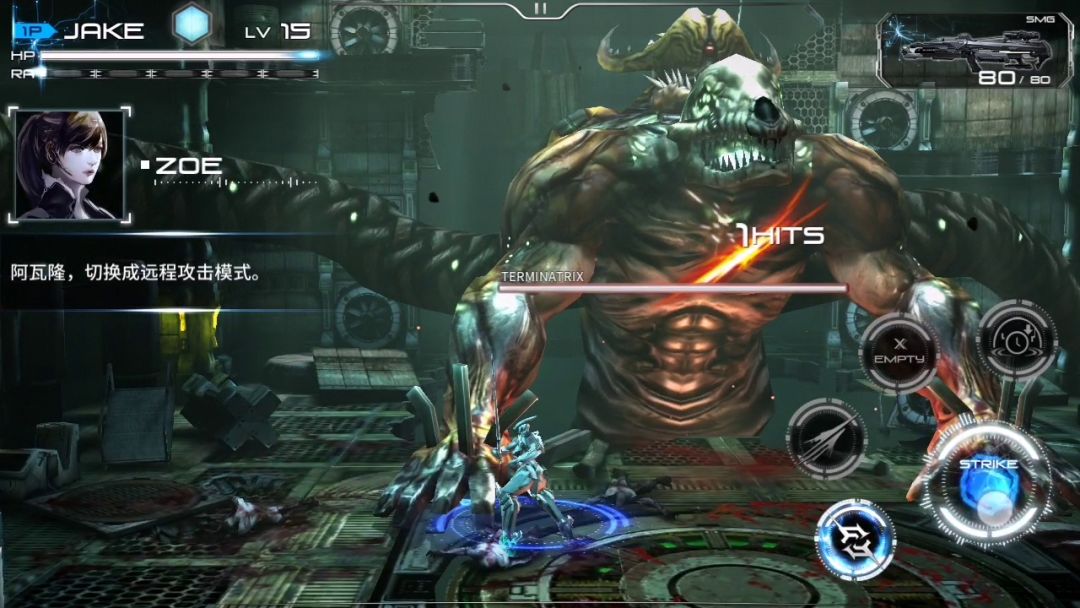Pause the game with the top pause button
The image size is (1080, 608).
tap(540, 8)
